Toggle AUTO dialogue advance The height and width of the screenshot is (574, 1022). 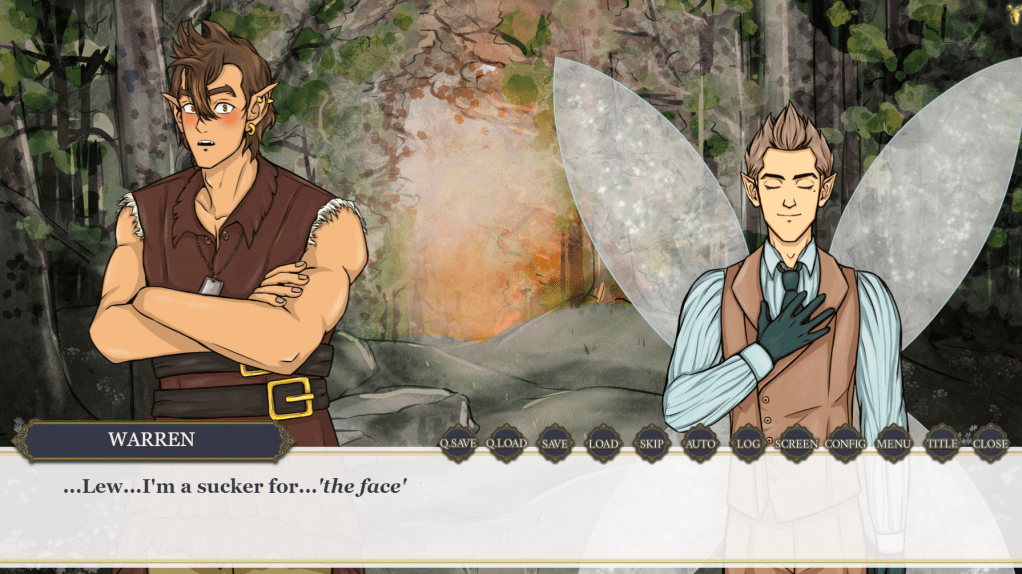click(x=700, y=443)
